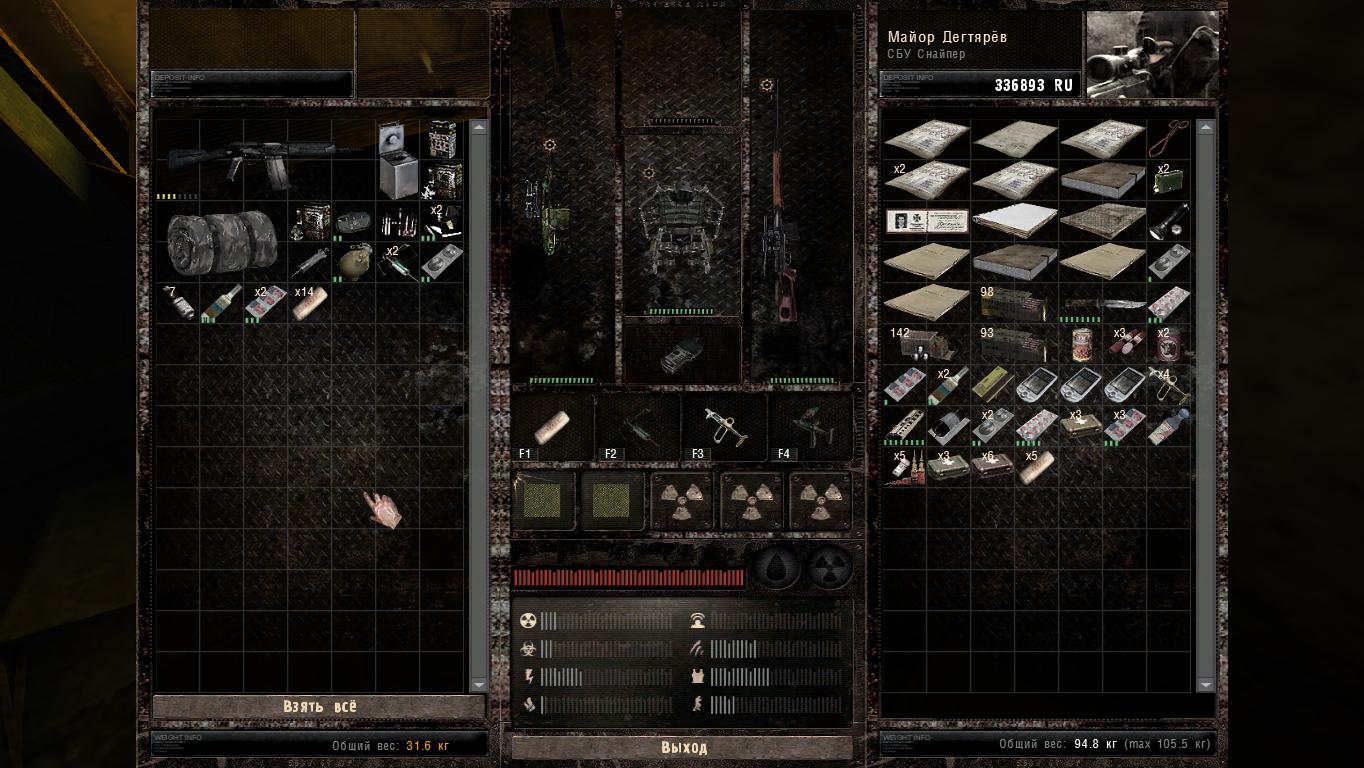Select the flashlight in the player inventory
This screenshot has width=1364, height=768.
tap(1170, 221)
